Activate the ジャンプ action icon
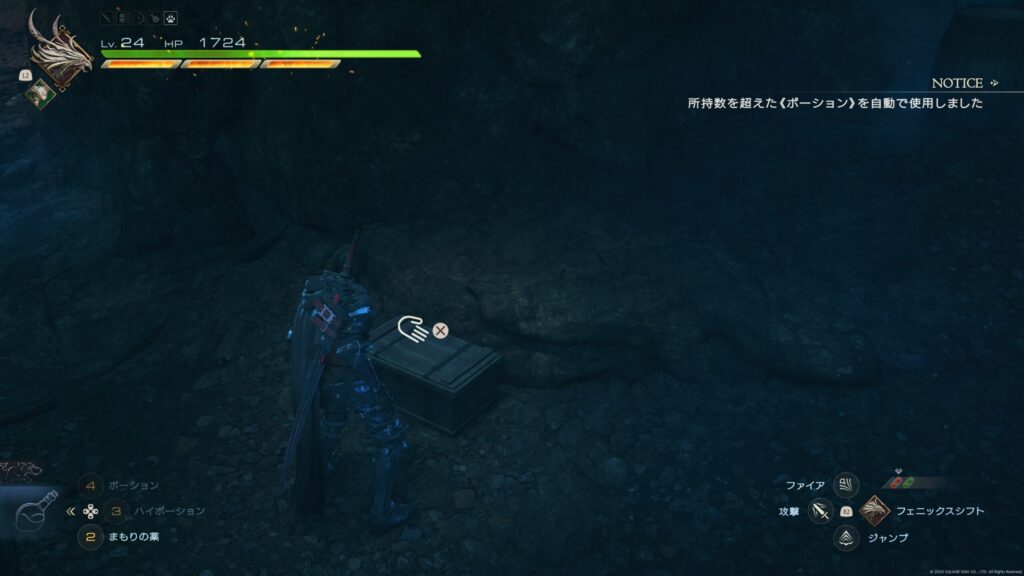1024x576 pixels. [x=846, y=537]
